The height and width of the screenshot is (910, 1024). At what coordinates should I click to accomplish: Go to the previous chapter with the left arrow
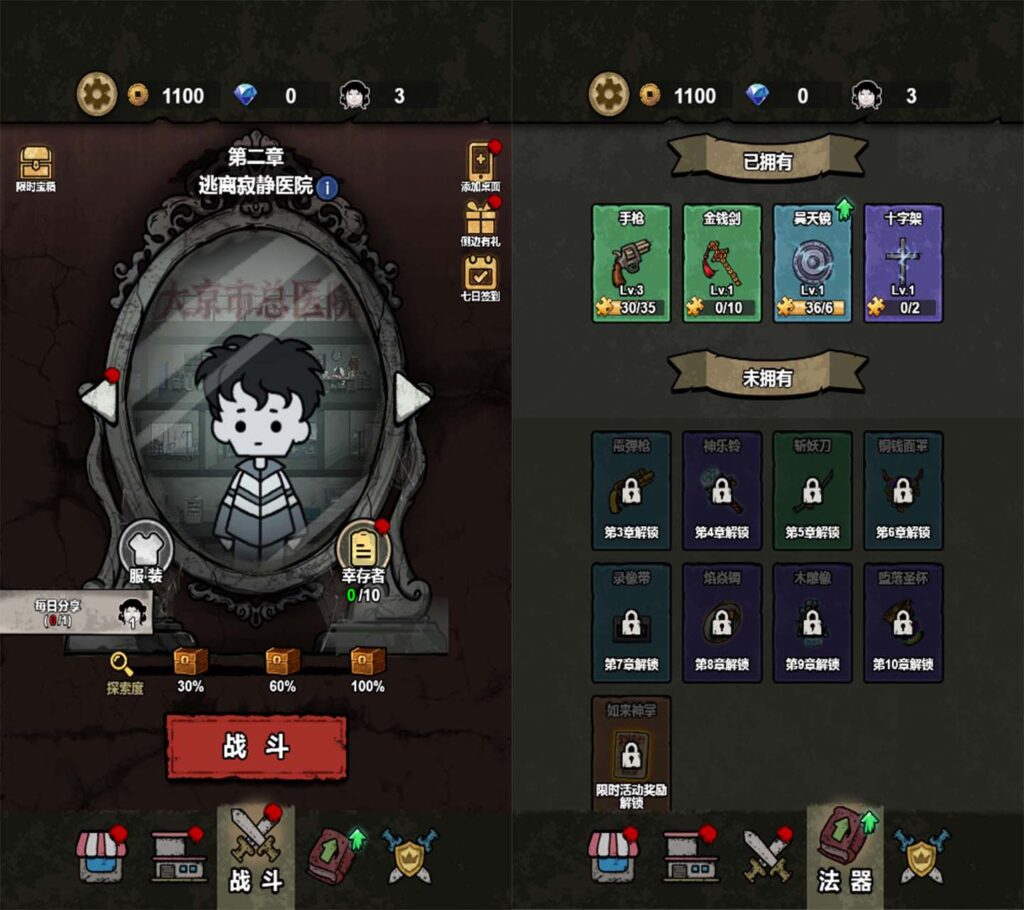point(99,398)
